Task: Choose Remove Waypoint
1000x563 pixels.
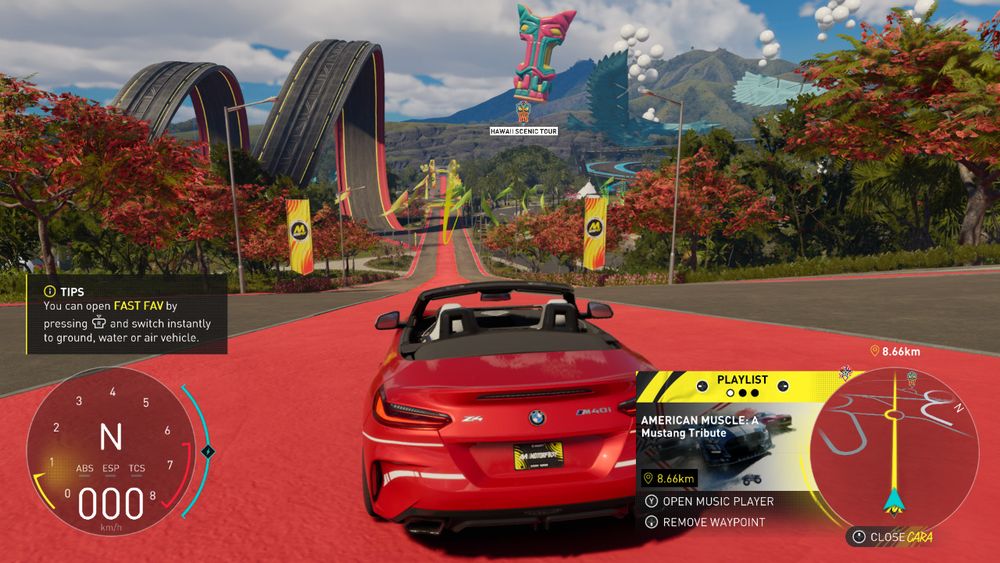Action: (x=713, y=522)
